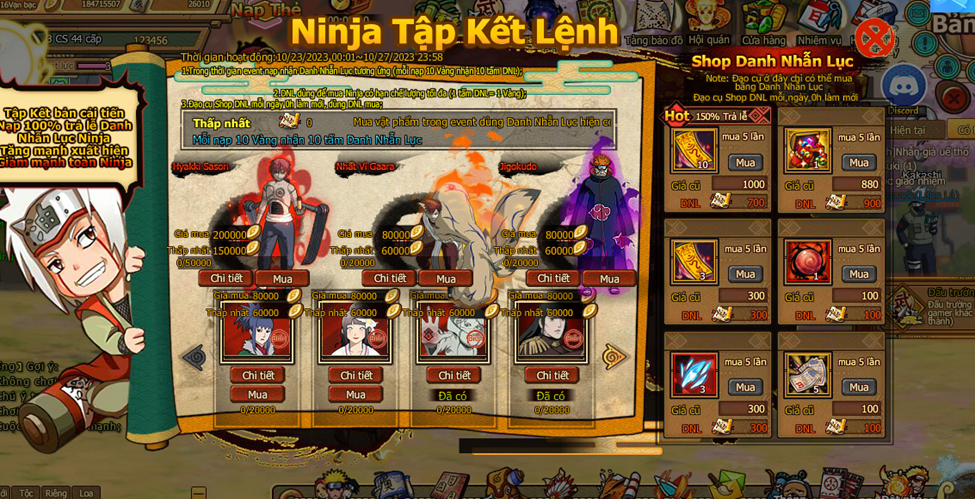Go to previous ninja cards with left arrow
This screenshot has height=499, width=975.
pyautogui.click(x=194, y=356)
